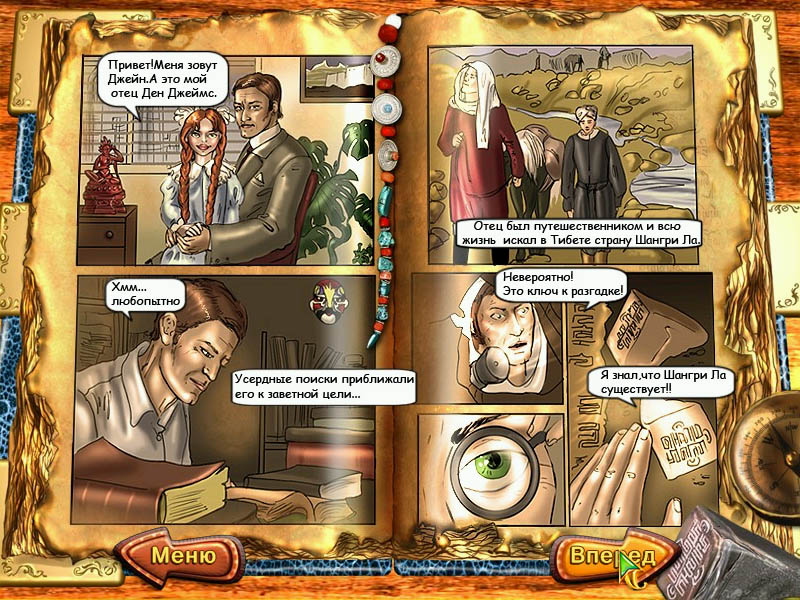Viewport: 800px width, 600px height.
Task: Open the Меню button
Action: tap(182, 555)
